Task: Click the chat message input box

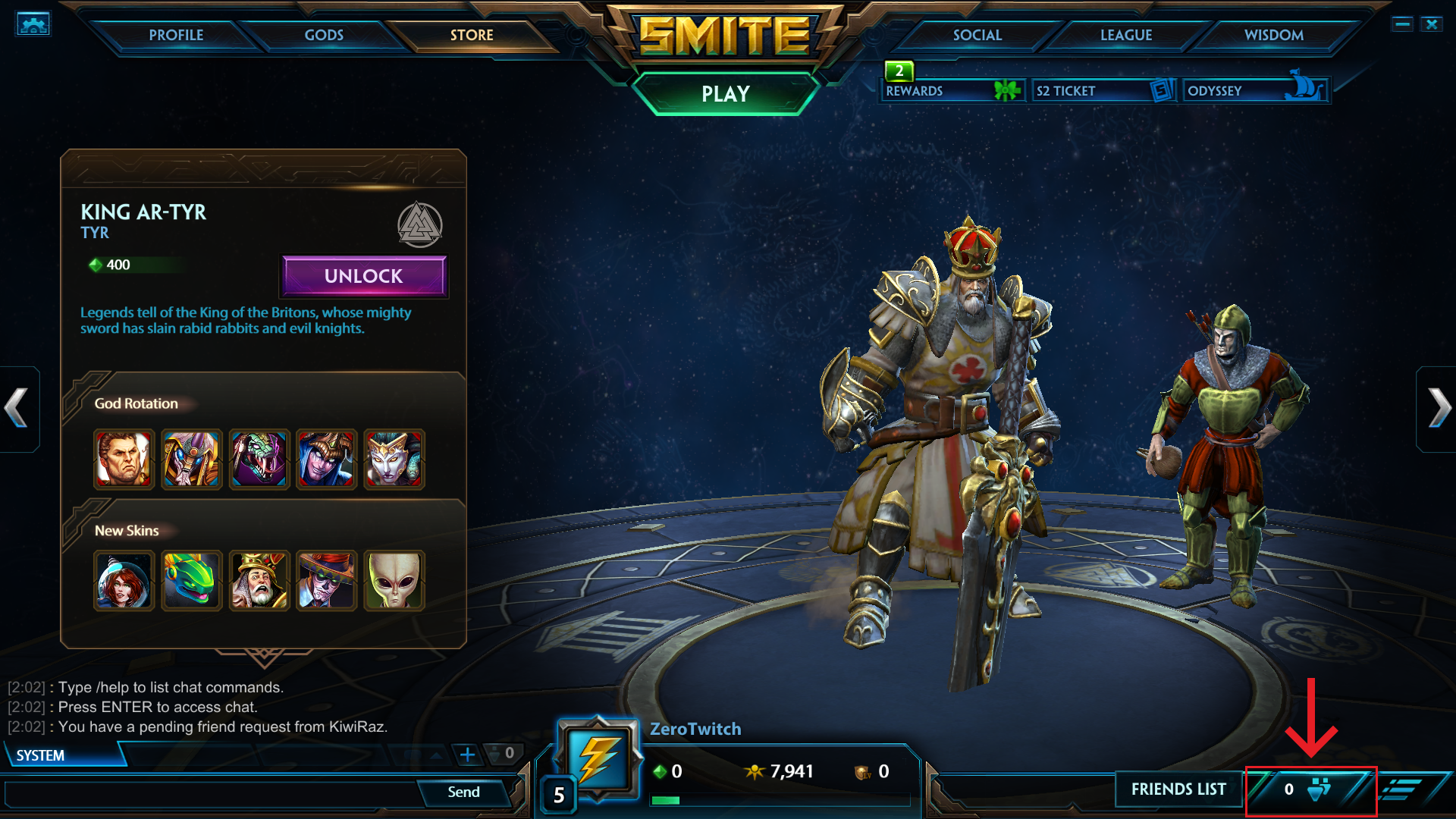Action: 212,793
